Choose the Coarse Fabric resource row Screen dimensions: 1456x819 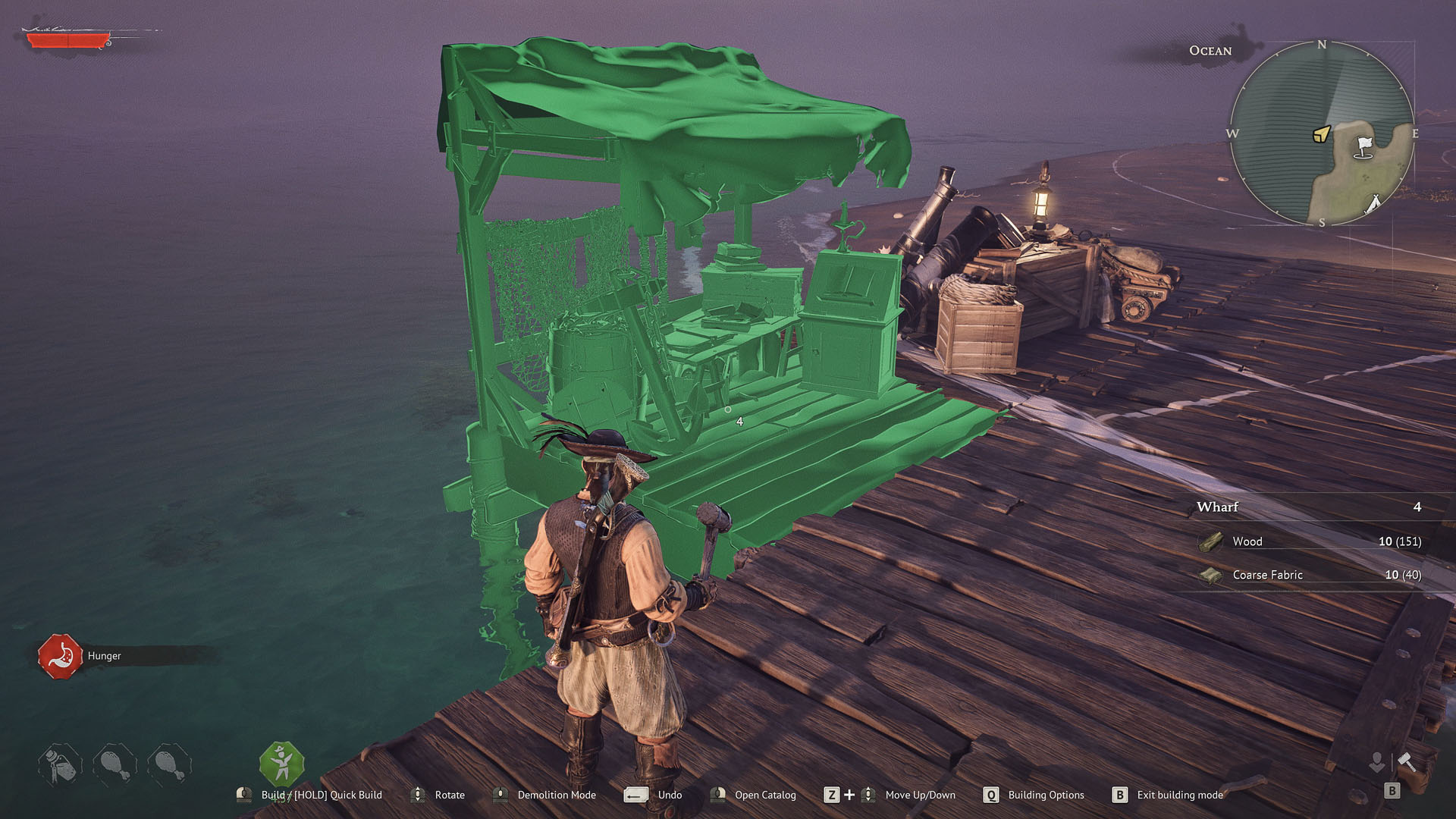(1309, 575)
